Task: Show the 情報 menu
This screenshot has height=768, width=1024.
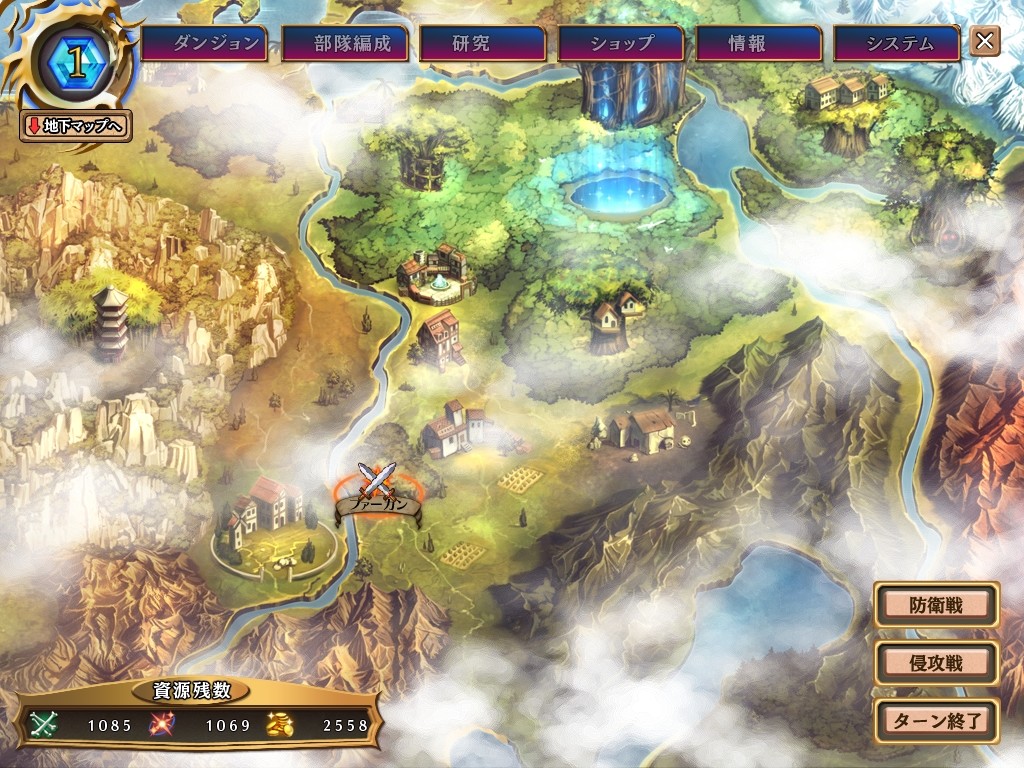Action: pyautogui.click(x=758, y=43)
